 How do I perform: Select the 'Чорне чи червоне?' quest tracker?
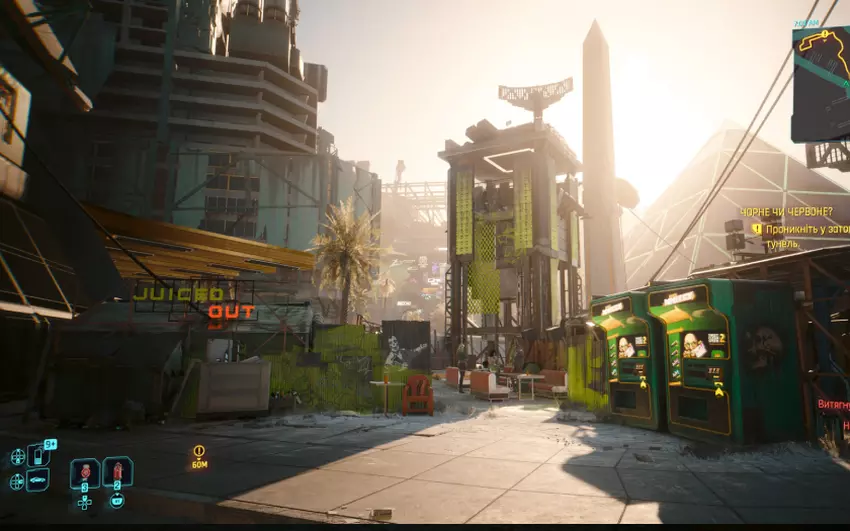click(x=786, y=212)
